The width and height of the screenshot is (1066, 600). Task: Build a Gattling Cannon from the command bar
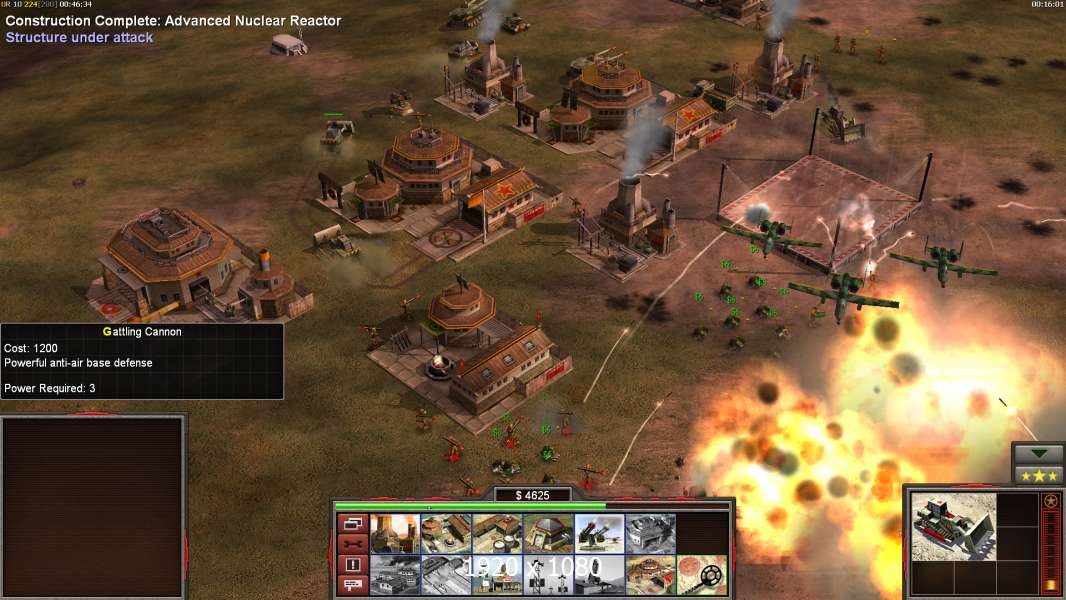point(599,534)
